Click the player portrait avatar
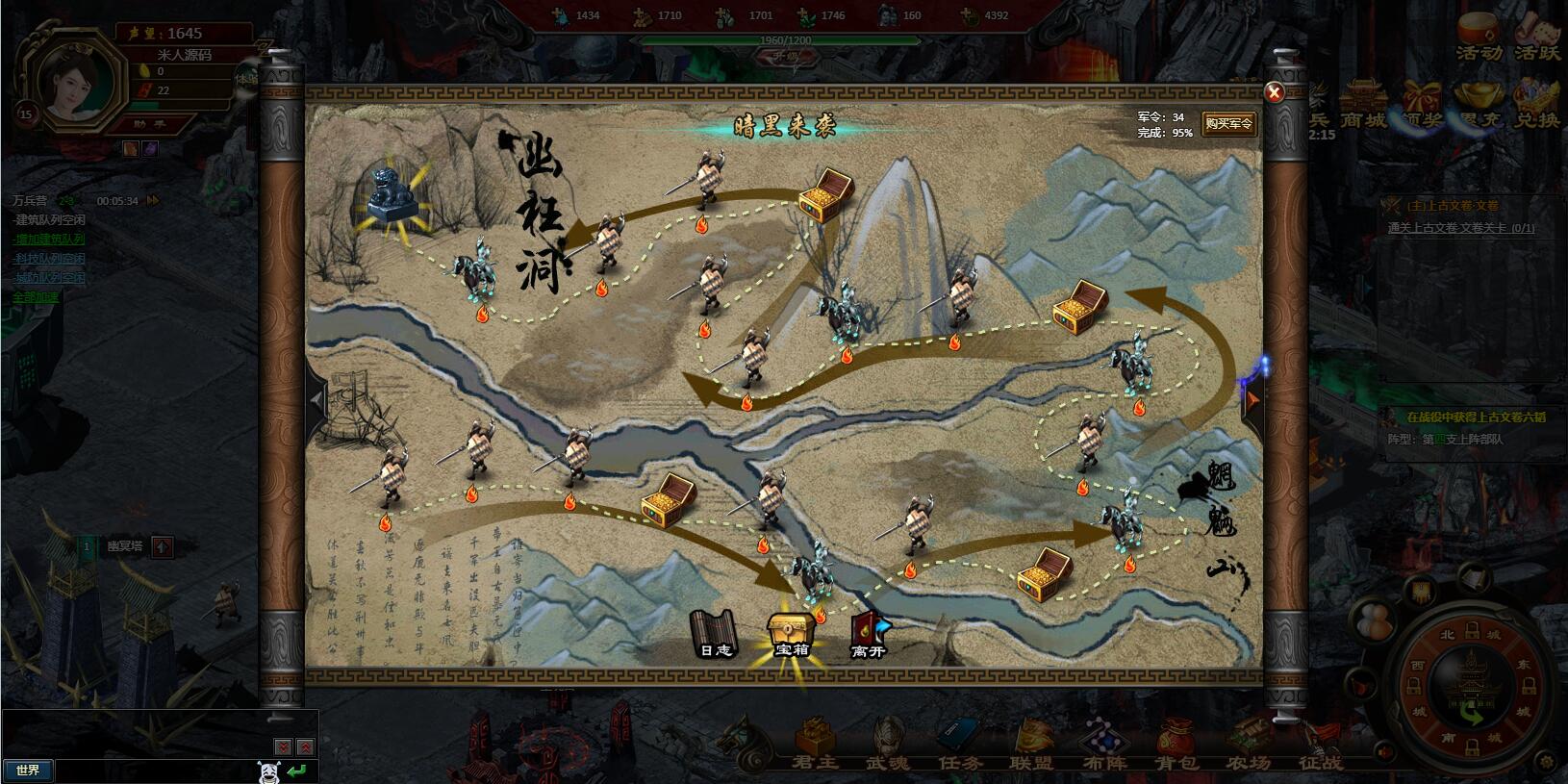 click(x=82, y=86)
